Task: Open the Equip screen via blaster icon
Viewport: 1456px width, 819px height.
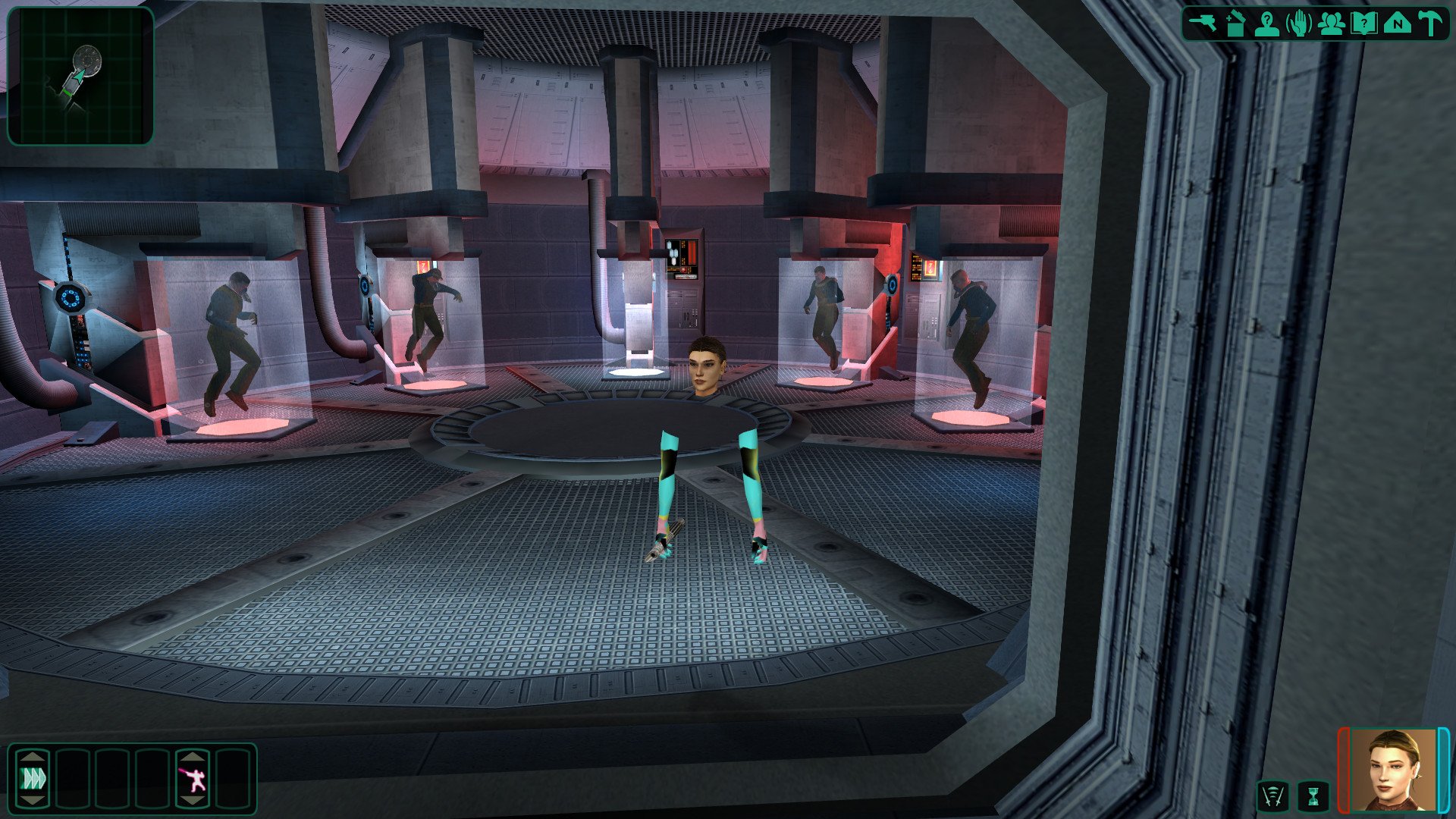Action: 1202,24
